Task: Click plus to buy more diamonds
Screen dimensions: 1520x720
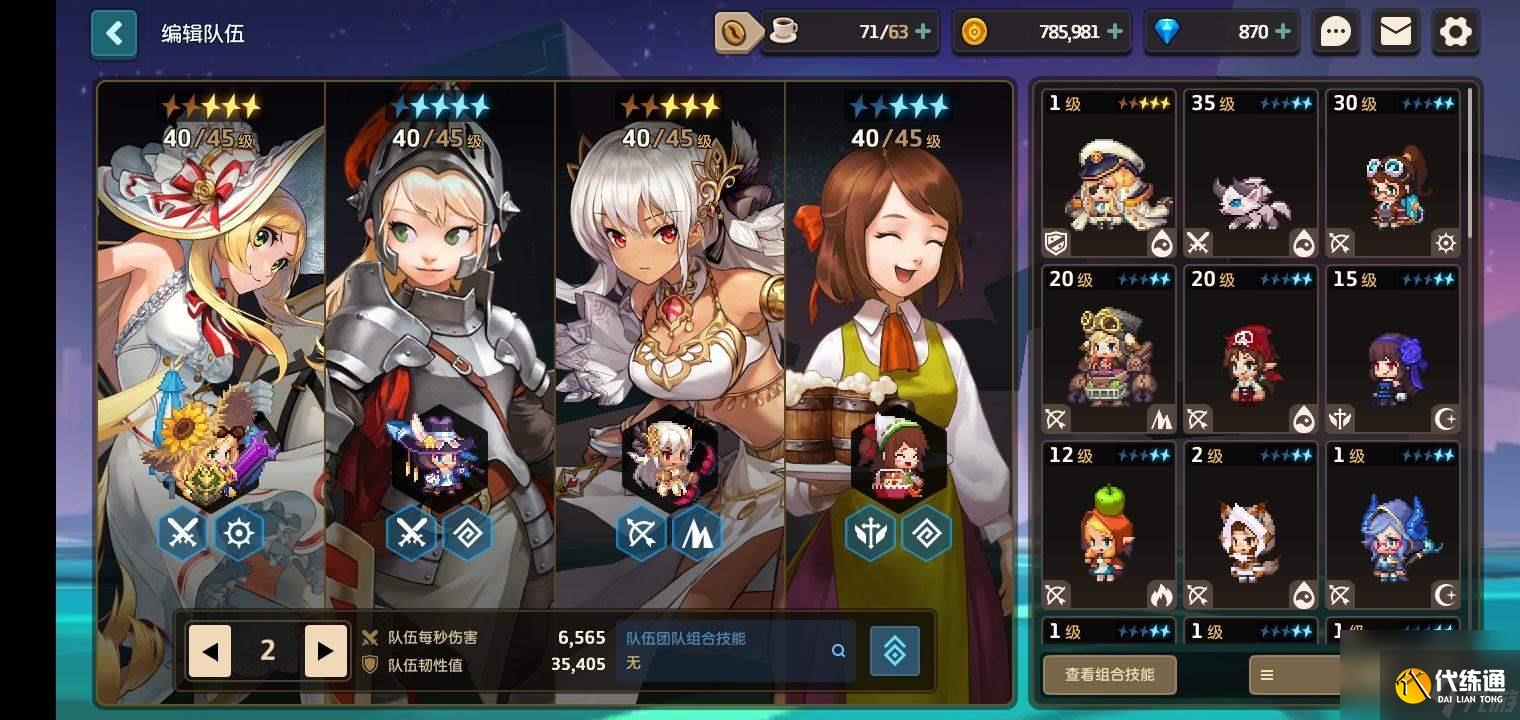Action: pos(1283,32)
